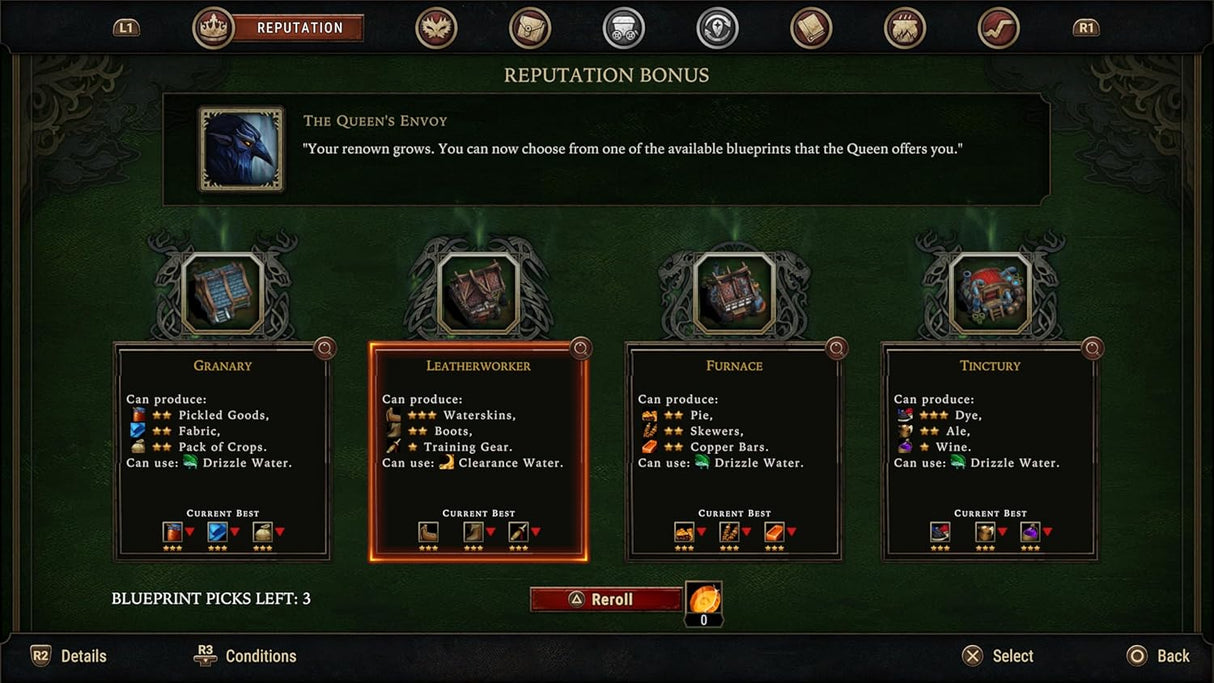
Task: Choose the Granary blueprint card
Action: (222, 450)
